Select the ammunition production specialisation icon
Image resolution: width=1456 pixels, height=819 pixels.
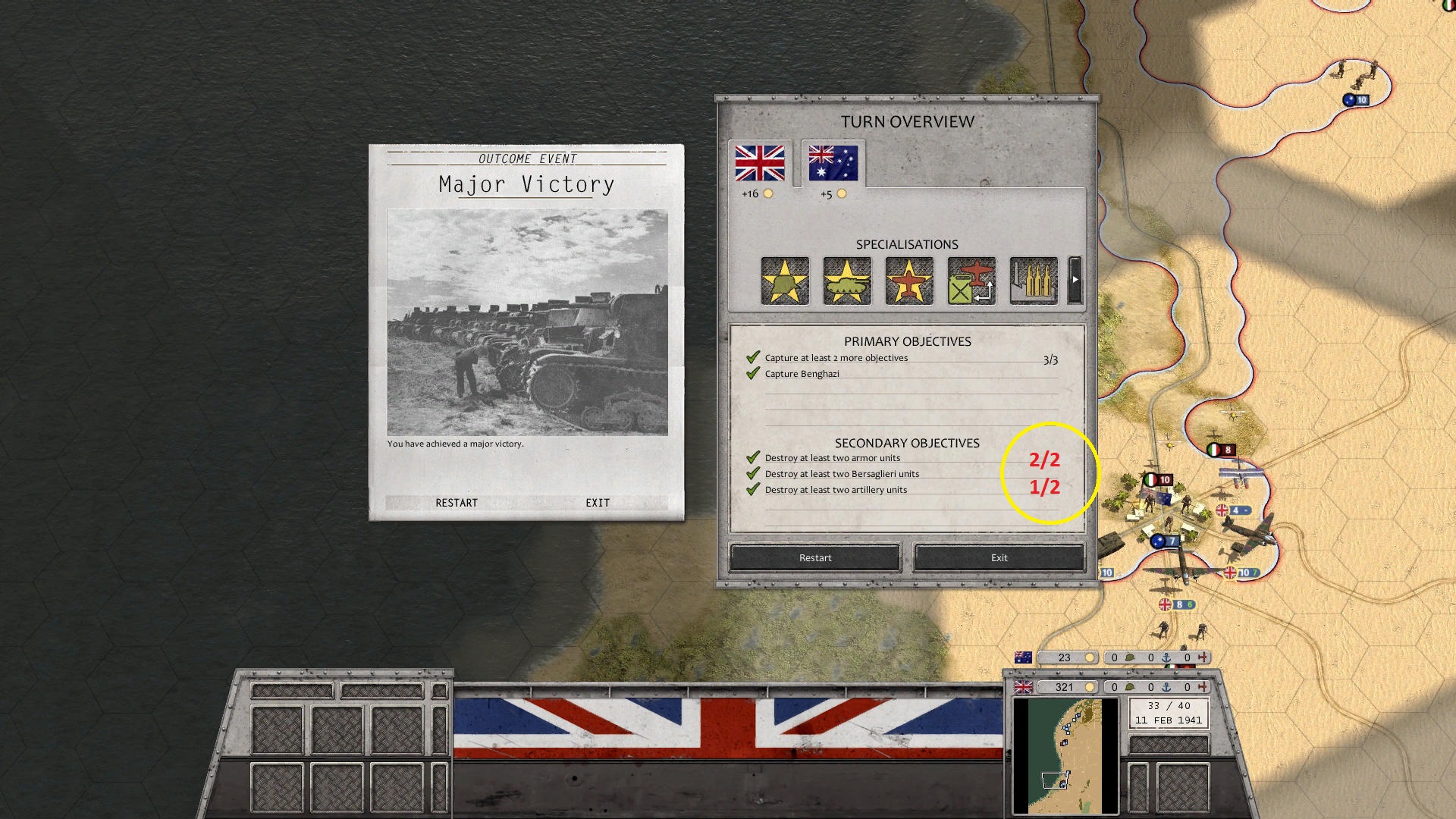coord(1033,281)
